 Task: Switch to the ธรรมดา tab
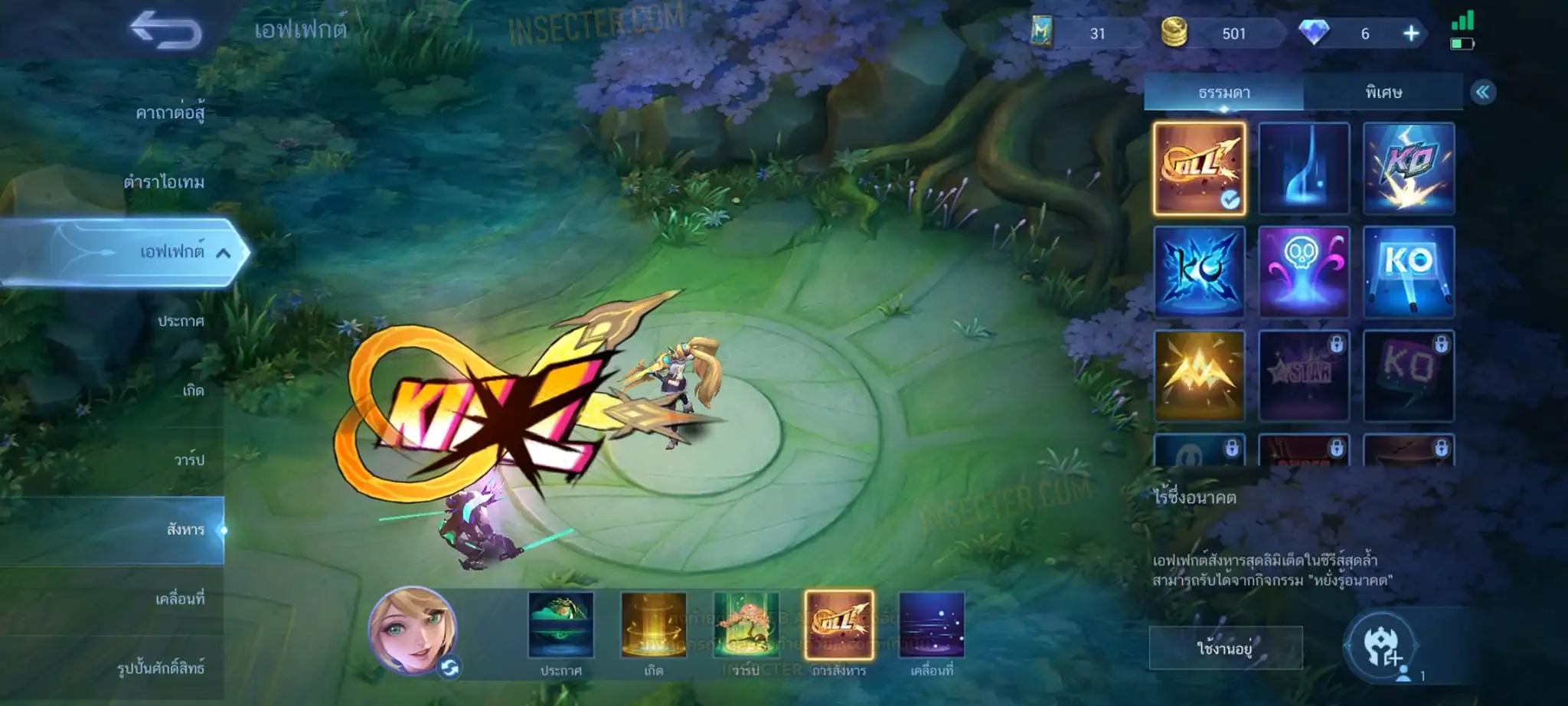click(1223, 93)
